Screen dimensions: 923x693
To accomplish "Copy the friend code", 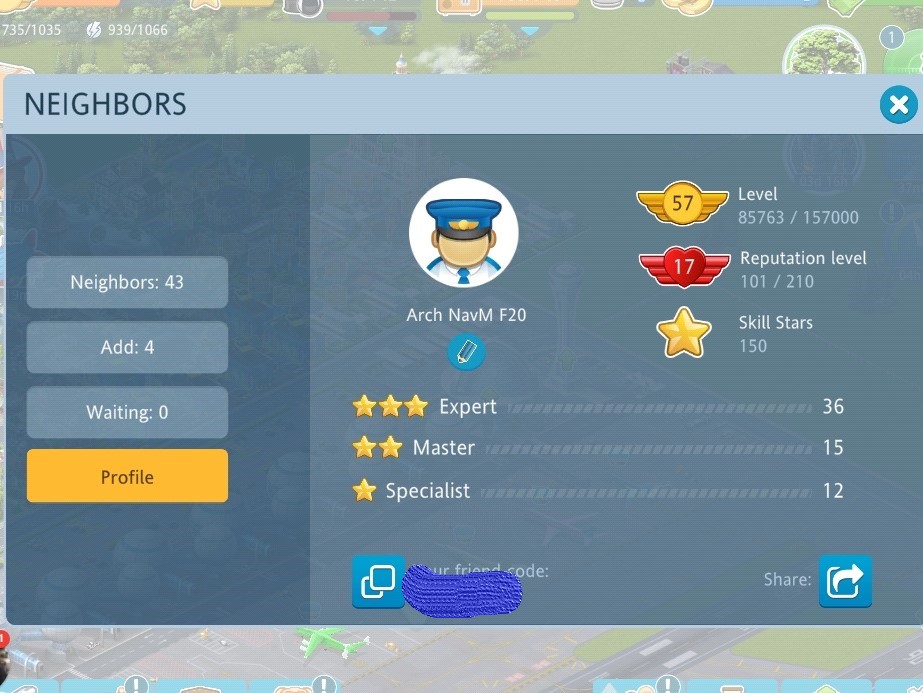I will click(378, 581).
